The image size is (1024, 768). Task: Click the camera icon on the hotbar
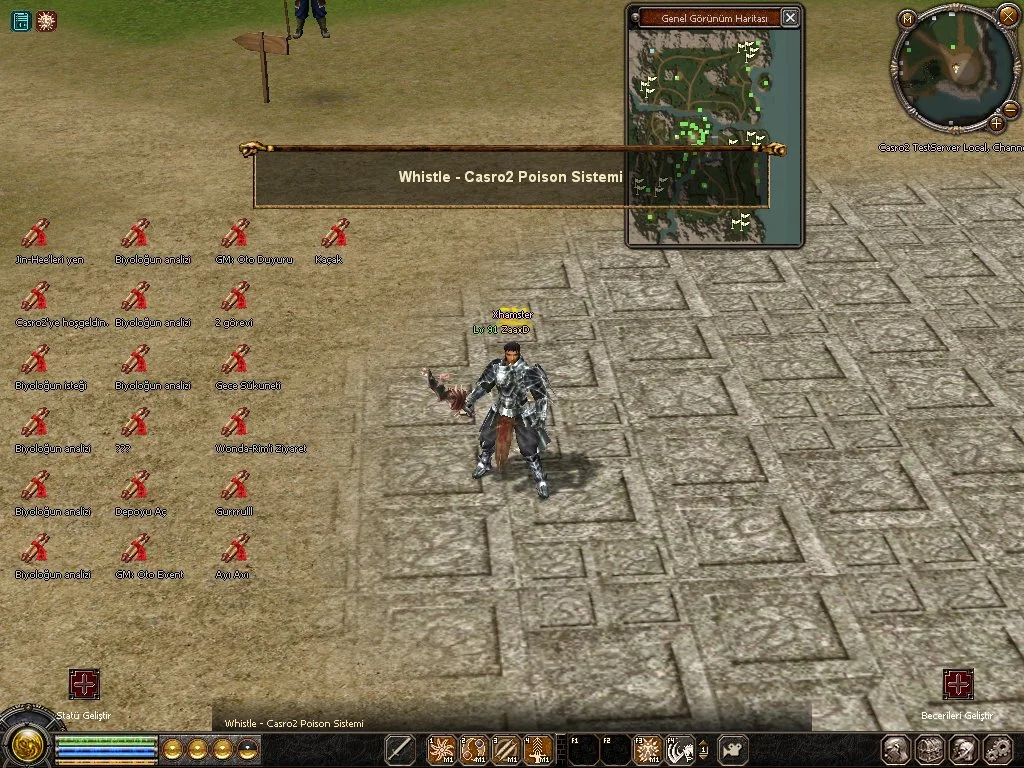(735, 749)
